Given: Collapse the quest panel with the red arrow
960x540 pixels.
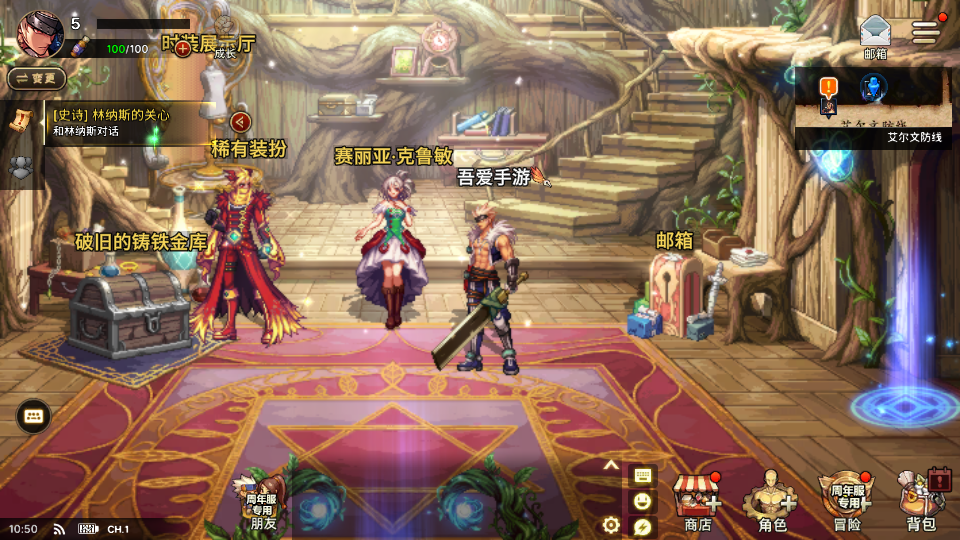Looking at the screenshot, I should pyautogui.click(x=241, y=122).
